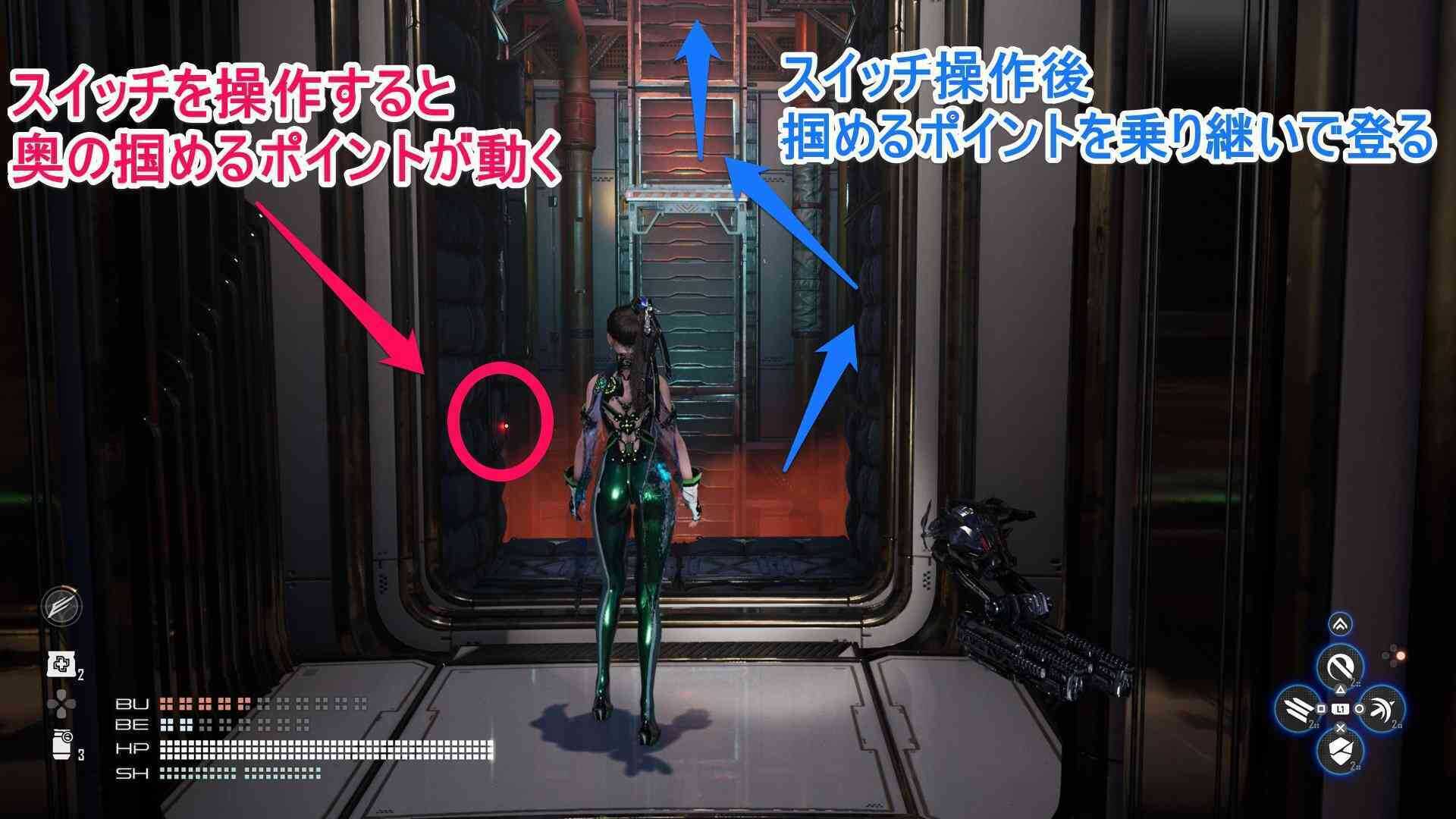Expand the upward chevron above the skill wheel
This screenshot has width=1456, height=819.
tap(1341, 624)
